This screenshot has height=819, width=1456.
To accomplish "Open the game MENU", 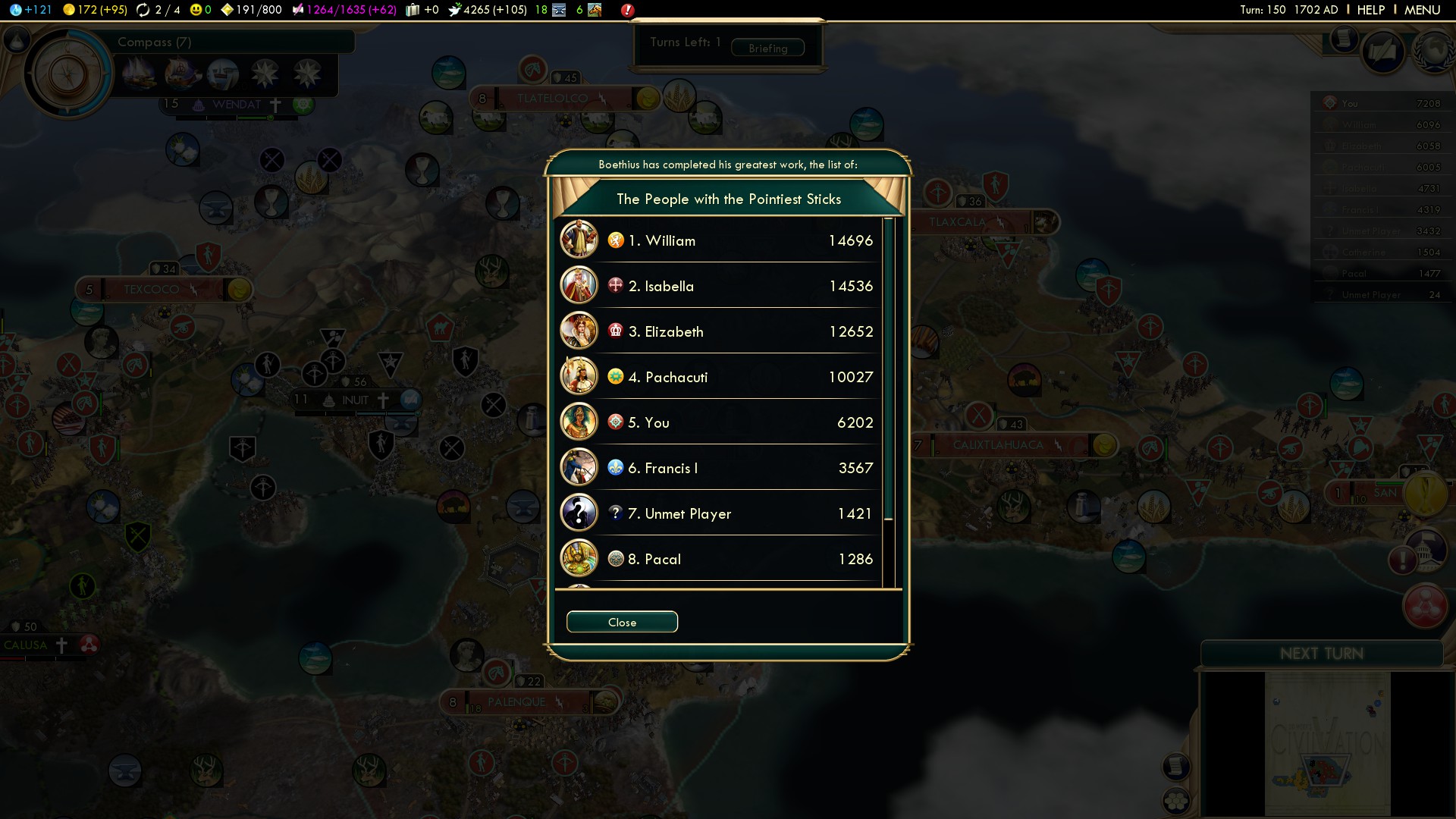I will pyautogui.click(x=1422, y=10).
